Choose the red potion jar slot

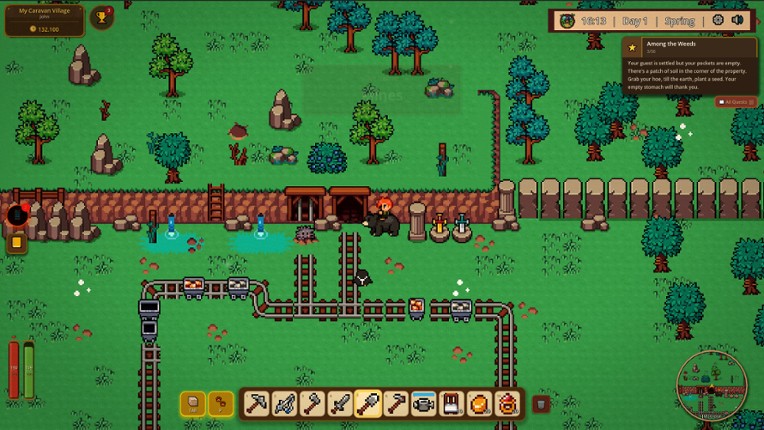click(x=508, y=404)
